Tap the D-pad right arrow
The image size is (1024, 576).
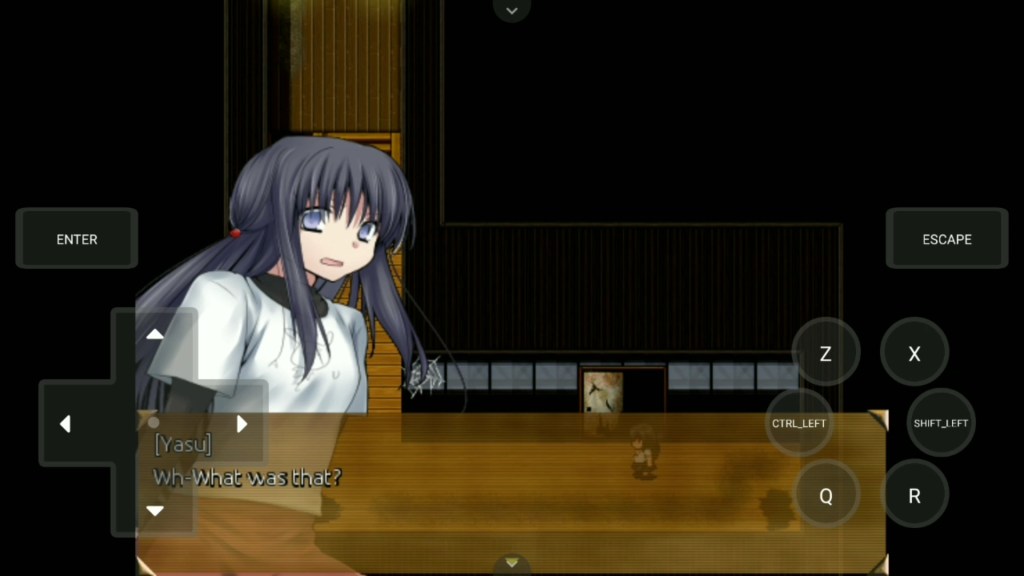point(241,424)
